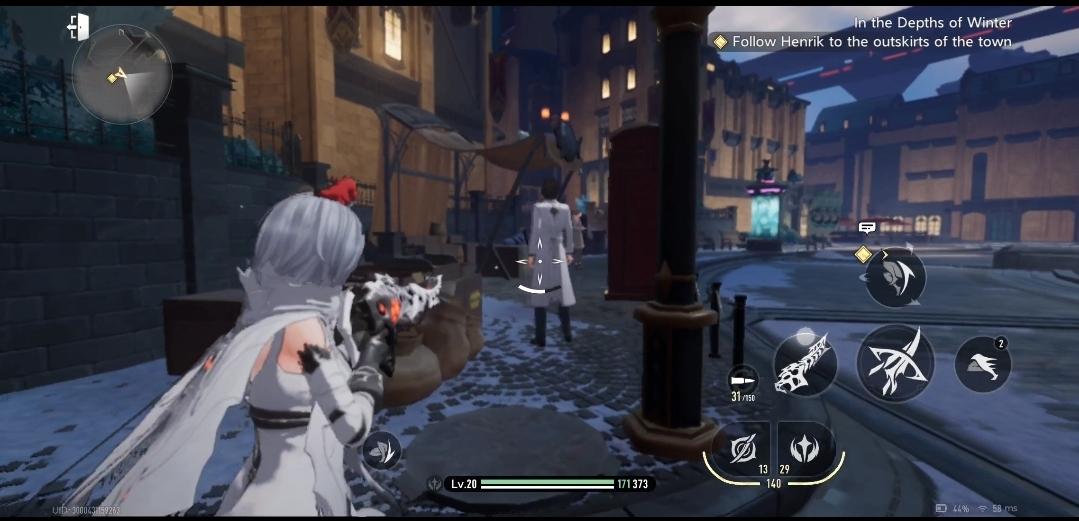Fire the skeletal gun weapon button
Image resolution: width=1079 pixels, height=521 pixels.
click(805, 363)
